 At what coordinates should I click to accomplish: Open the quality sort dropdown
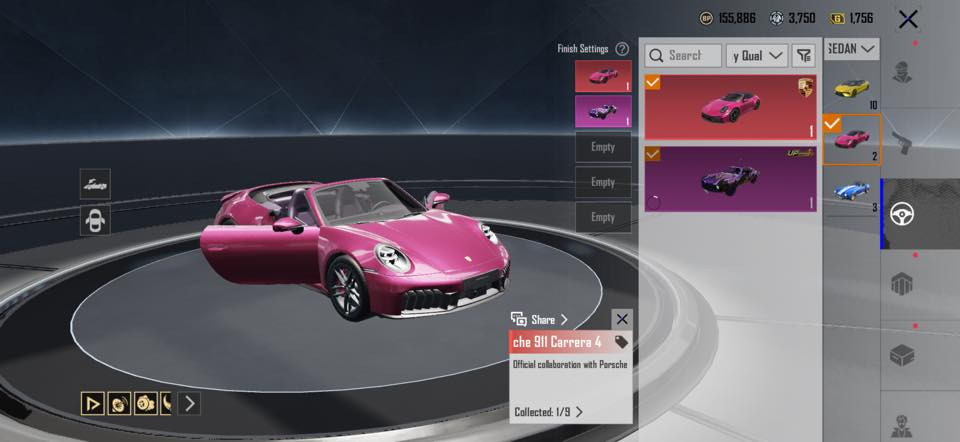point(757,55)
